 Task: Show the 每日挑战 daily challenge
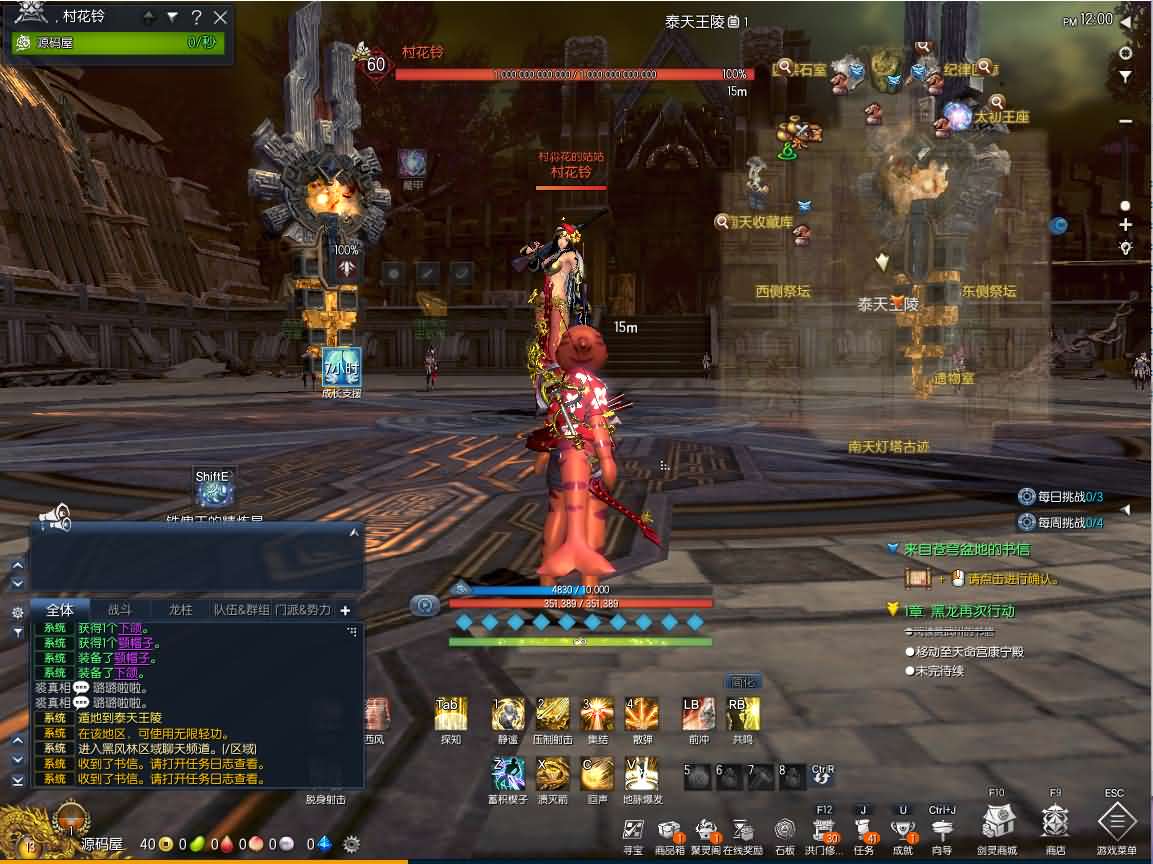pyautogui.click(x=1060, y=497)
